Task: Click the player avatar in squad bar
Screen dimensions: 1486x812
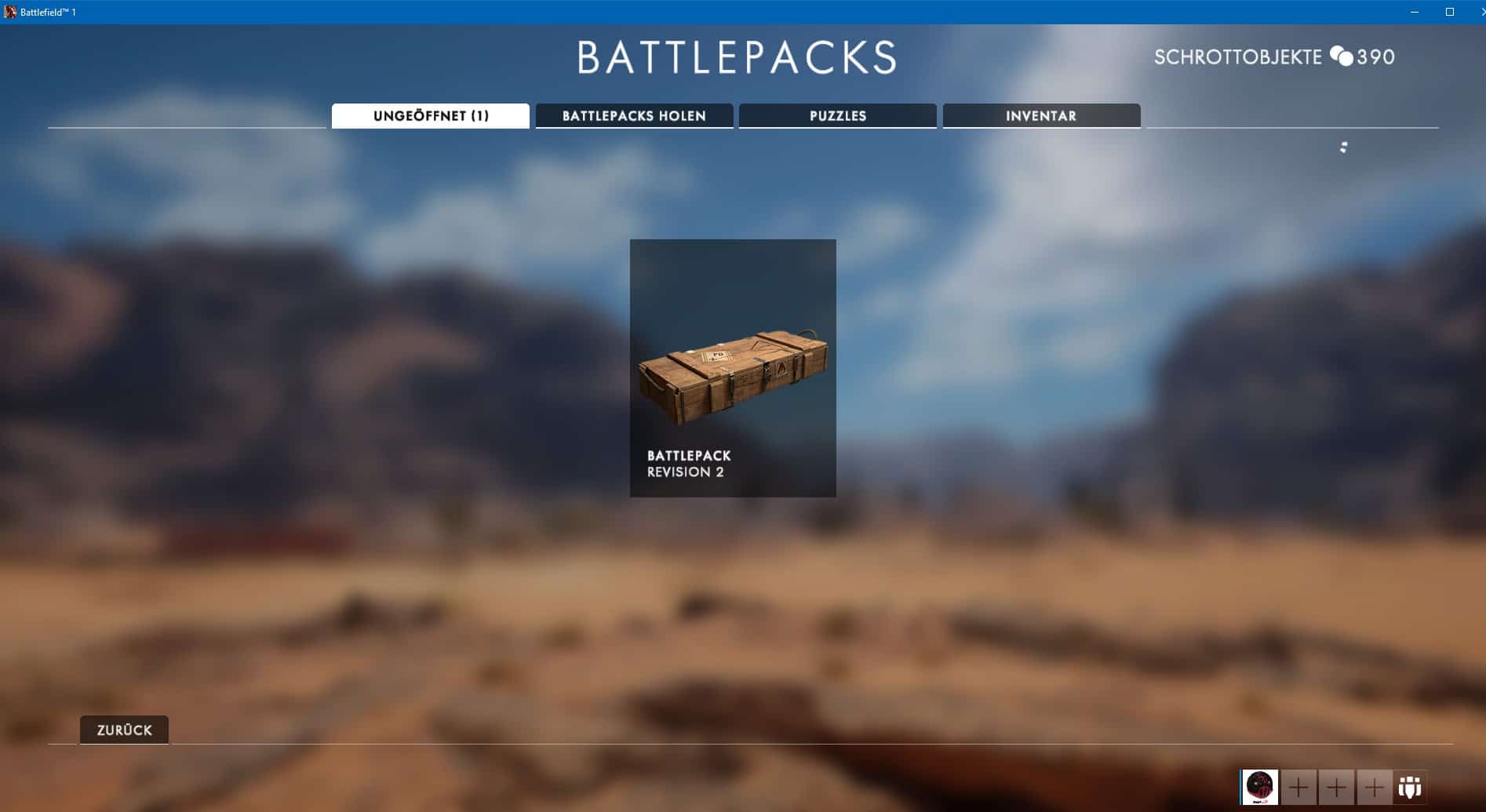Action: 1260,786
